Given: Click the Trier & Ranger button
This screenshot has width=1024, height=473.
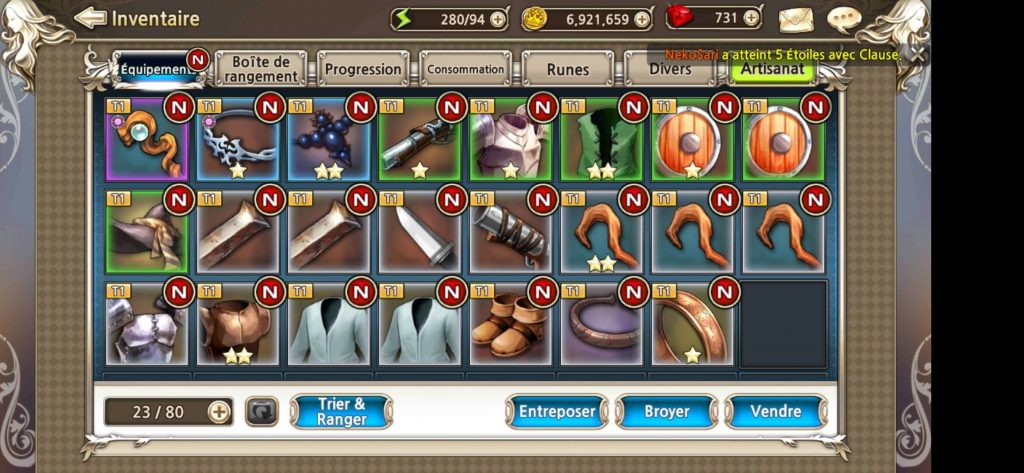Looking at the screenshot, I should click(x=341, y=411).
